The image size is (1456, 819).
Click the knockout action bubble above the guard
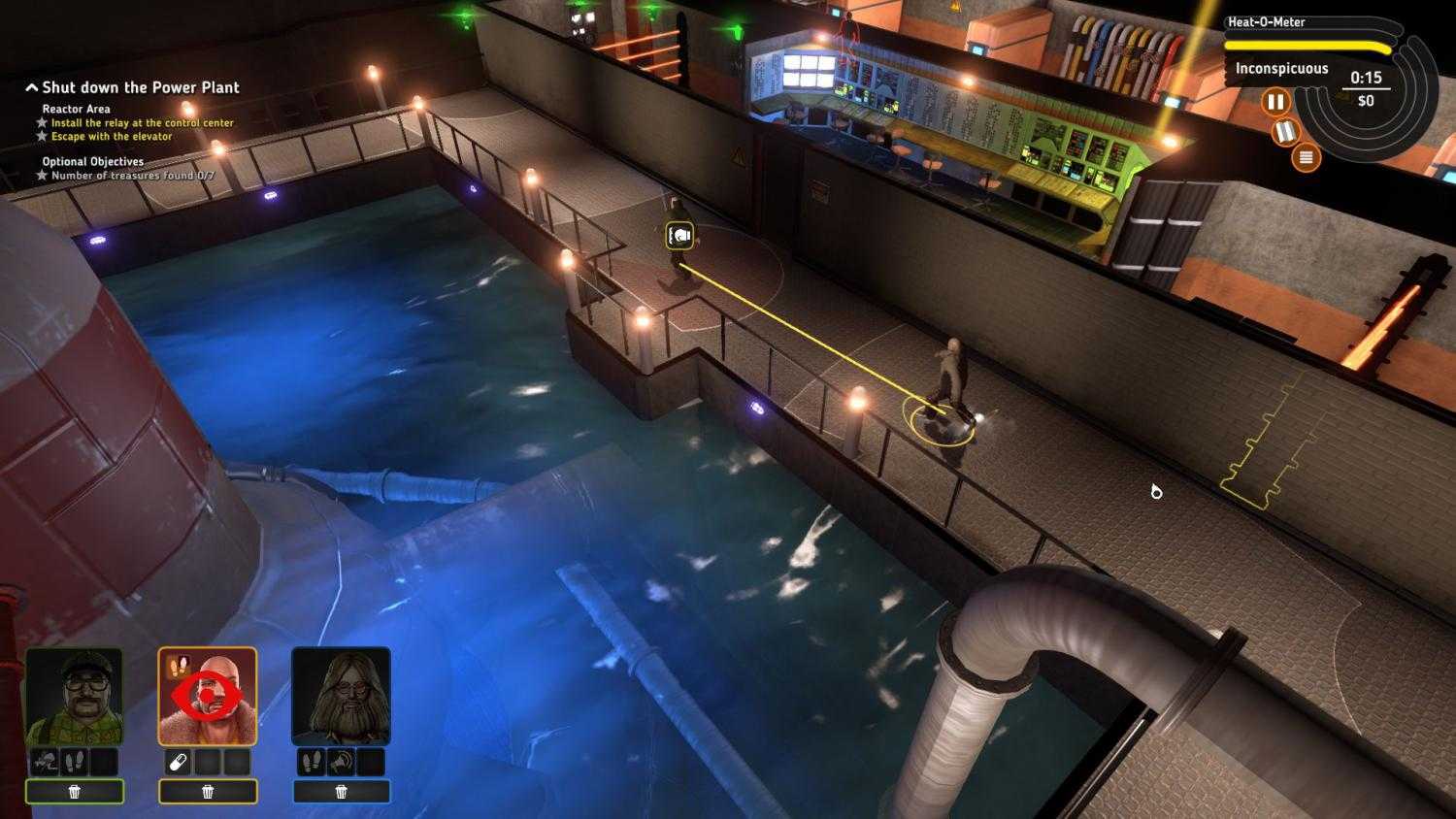click(678, 234)
